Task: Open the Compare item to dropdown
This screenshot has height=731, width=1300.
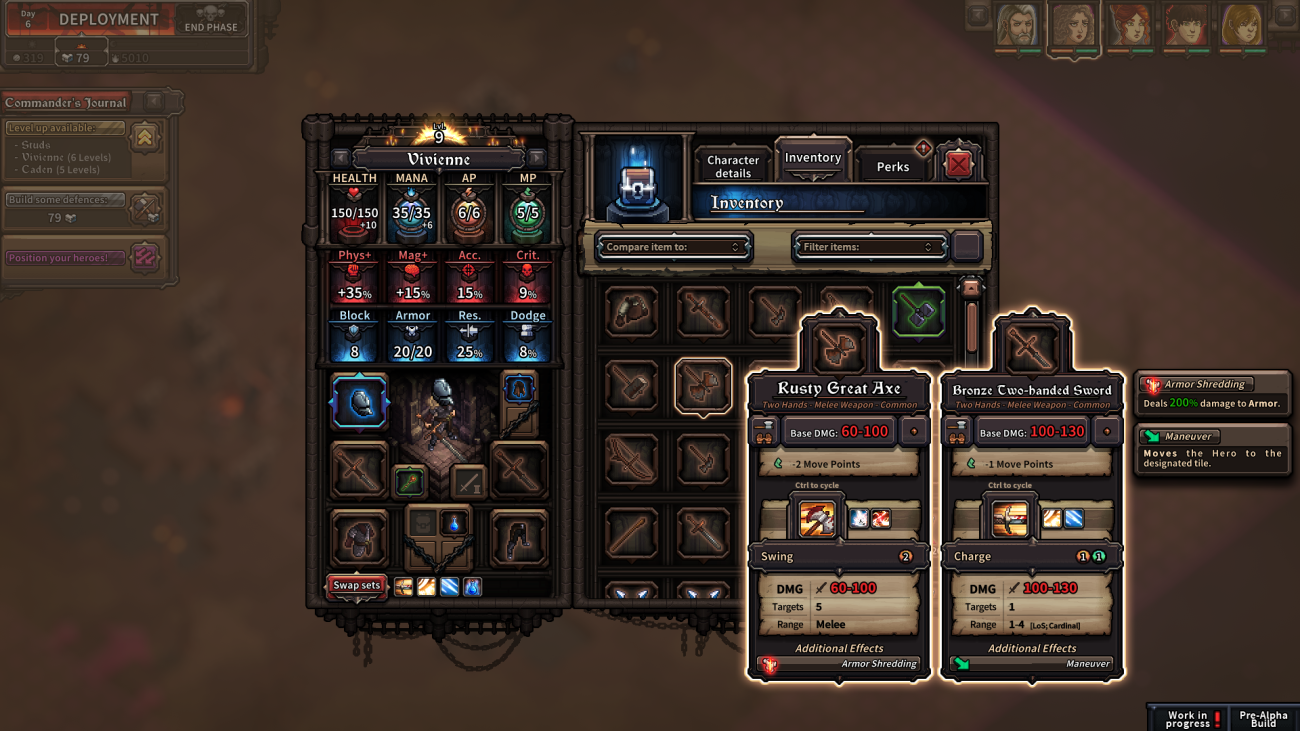Action: [x=673, y=245]
